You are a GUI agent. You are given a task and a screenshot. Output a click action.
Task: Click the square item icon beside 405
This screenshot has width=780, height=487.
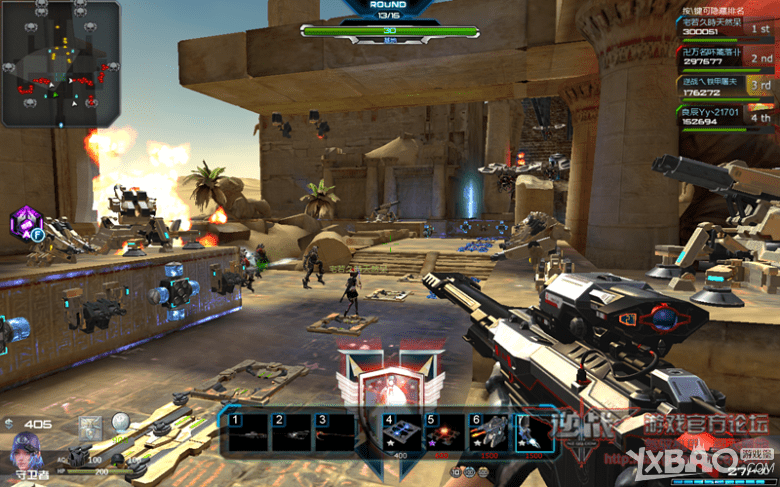pyautogui.click(x=91, y=425)
